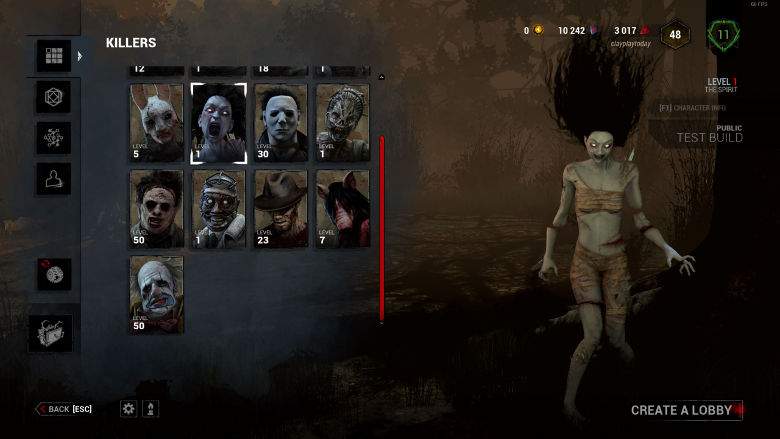Select The Doctor killer portrait
The image size is (780, 439).
point(219,209)
